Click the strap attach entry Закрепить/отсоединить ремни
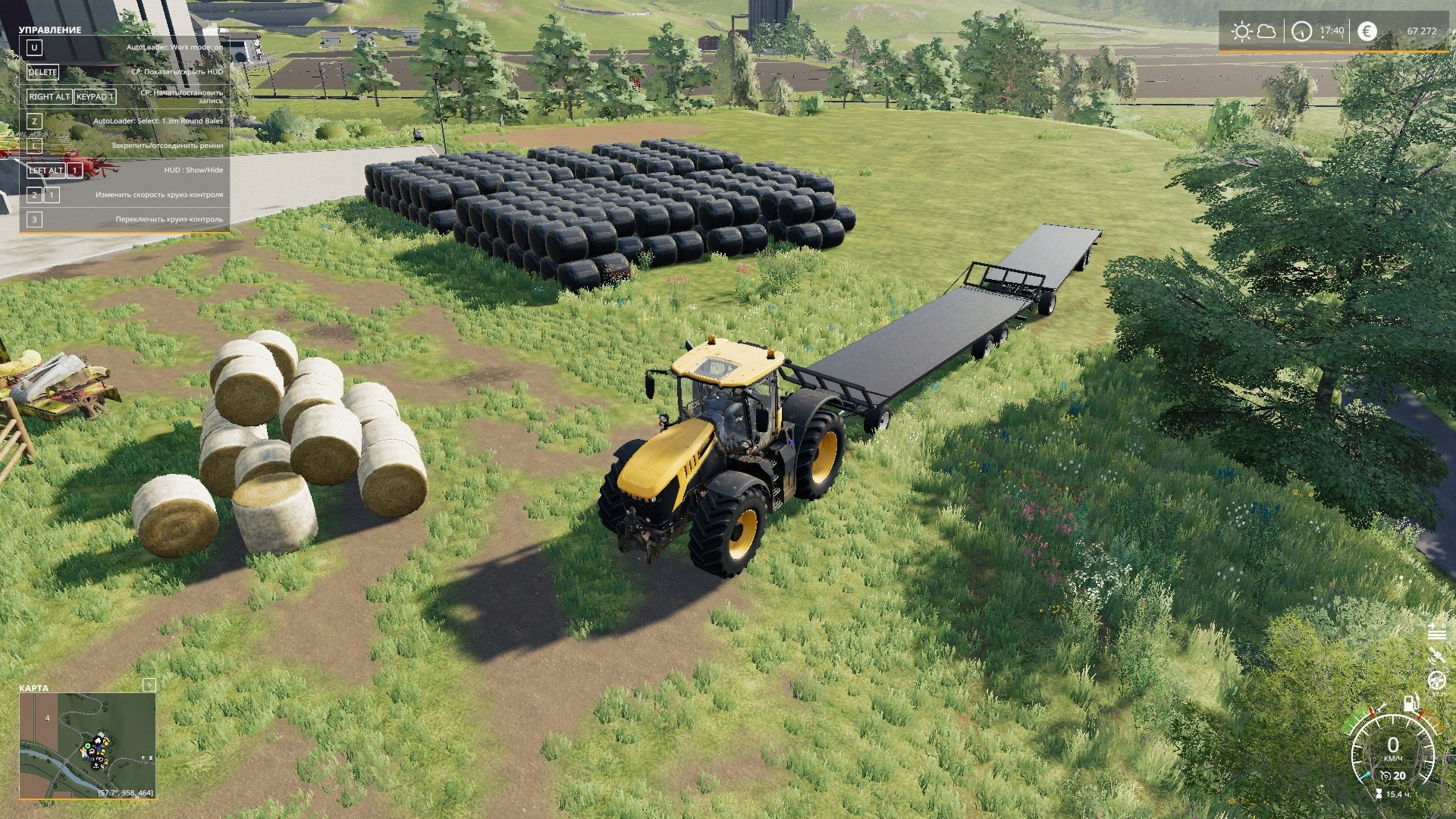The width and height of the screenshot is (1456, 819). point(167,145)
